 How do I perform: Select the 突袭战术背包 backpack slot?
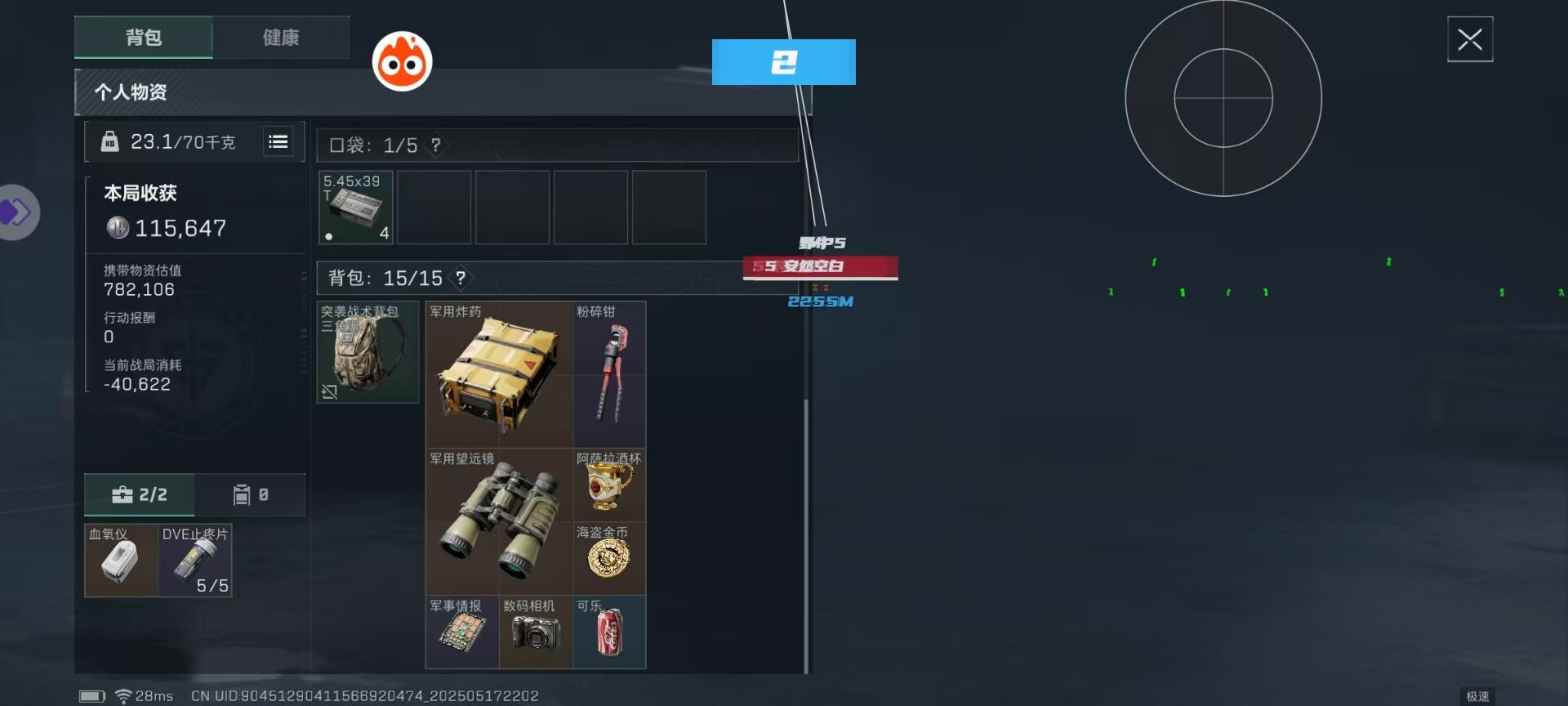click(367, 352)
